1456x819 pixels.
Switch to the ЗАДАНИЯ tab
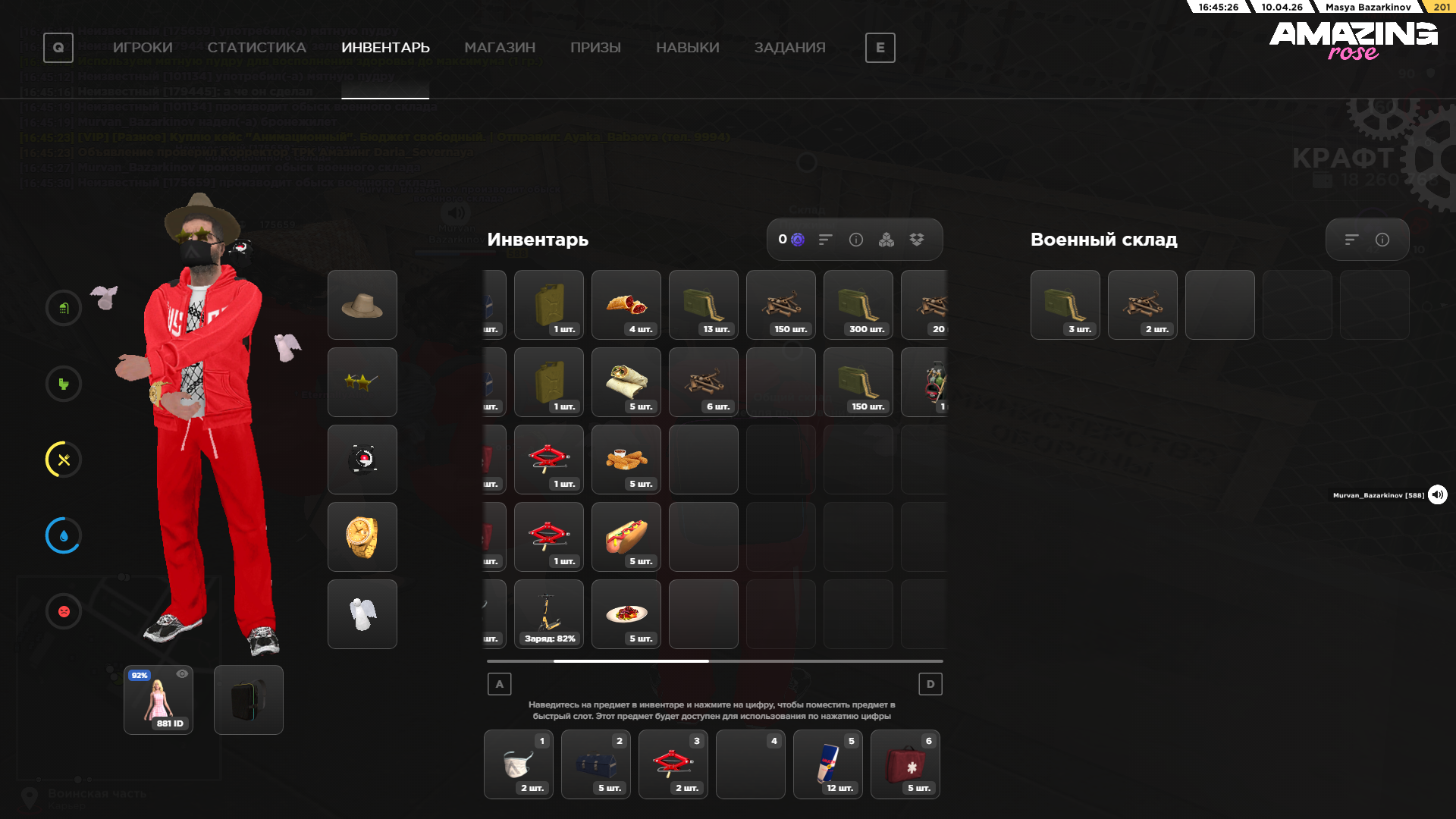tap(789, 48)
